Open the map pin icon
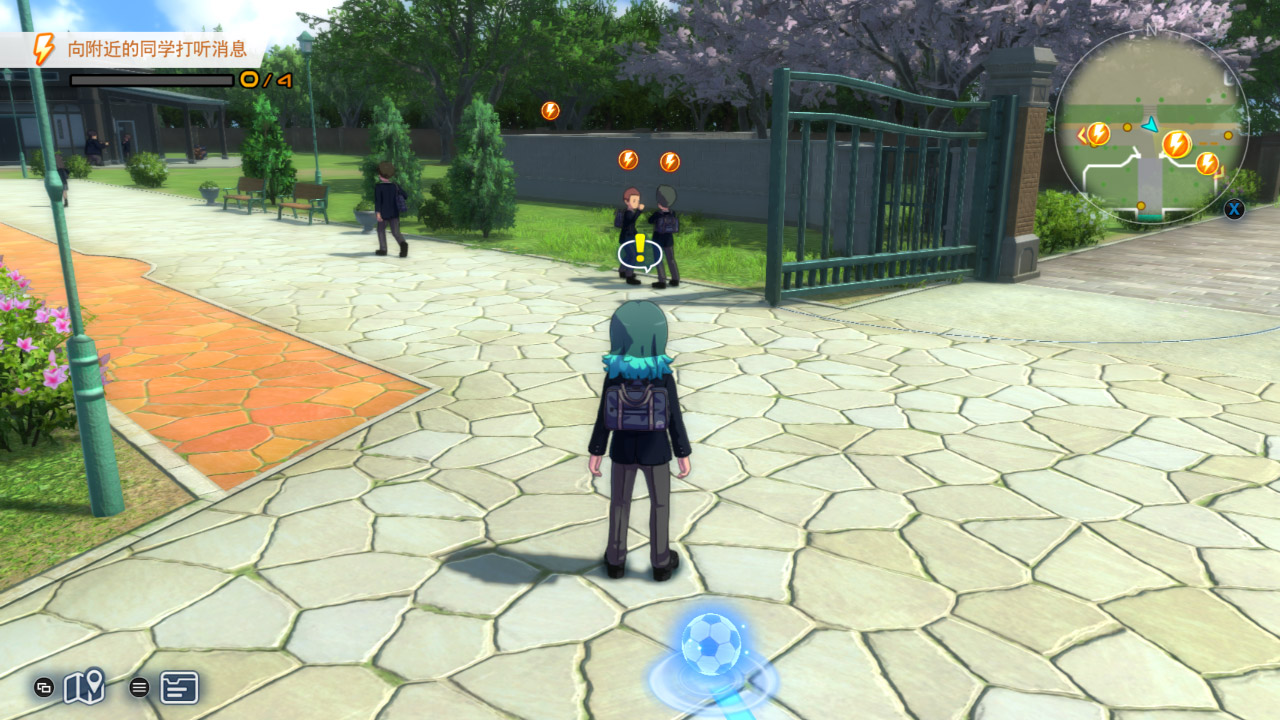1280x720 pixels. point(84,686)
